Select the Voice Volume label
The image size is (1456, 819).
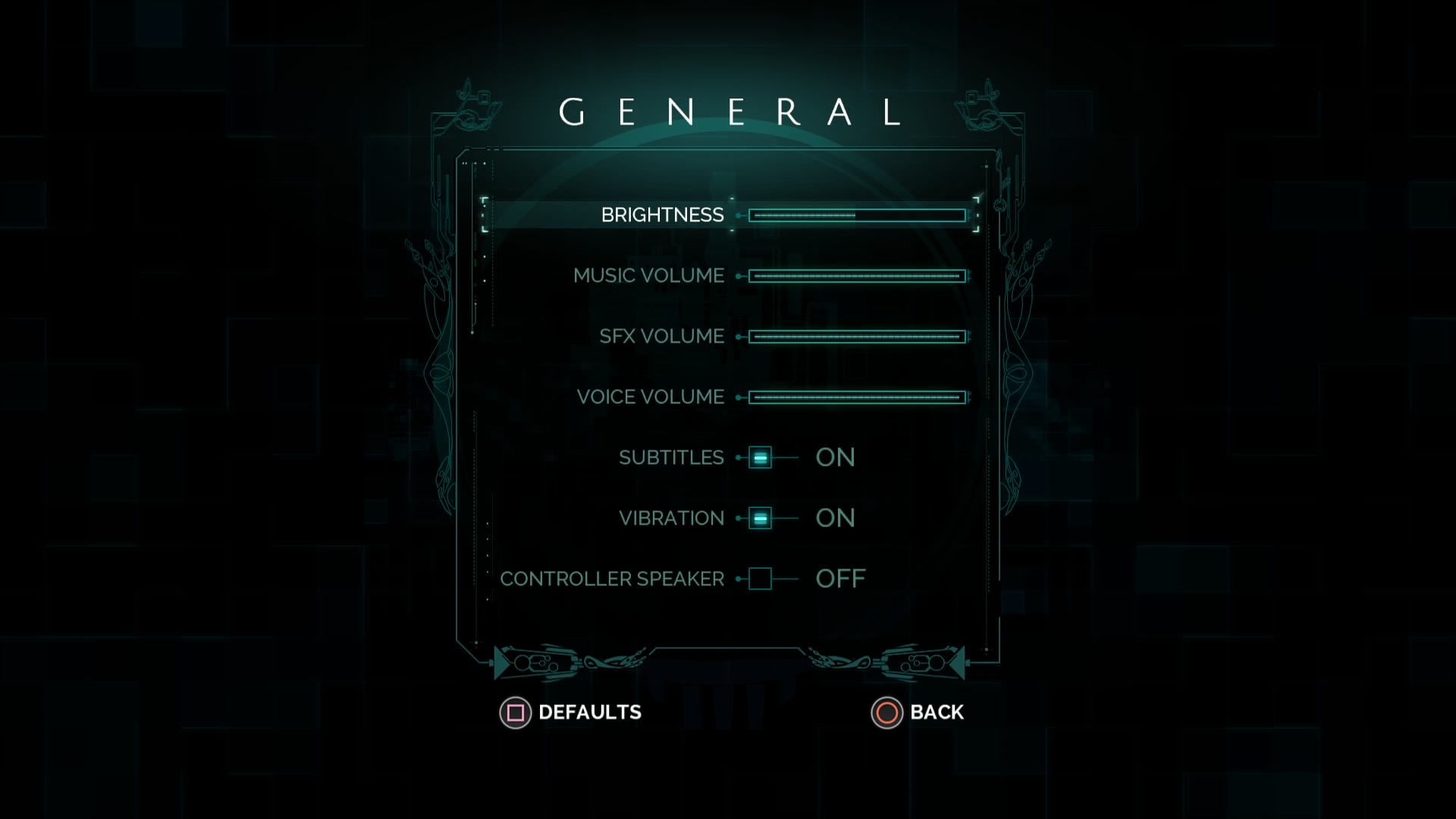650,397
